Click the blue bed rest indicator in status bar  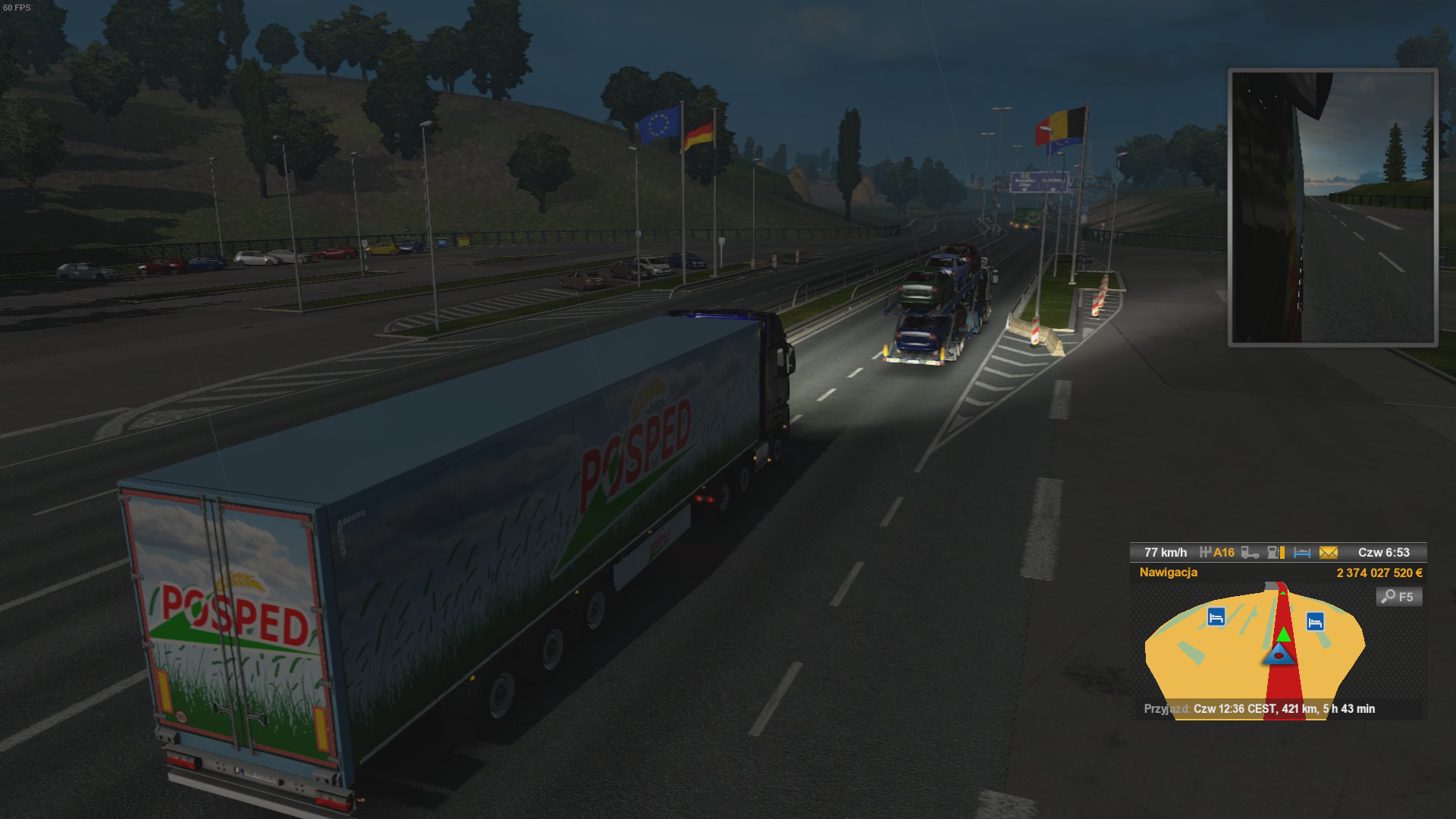coord(1302,553)
